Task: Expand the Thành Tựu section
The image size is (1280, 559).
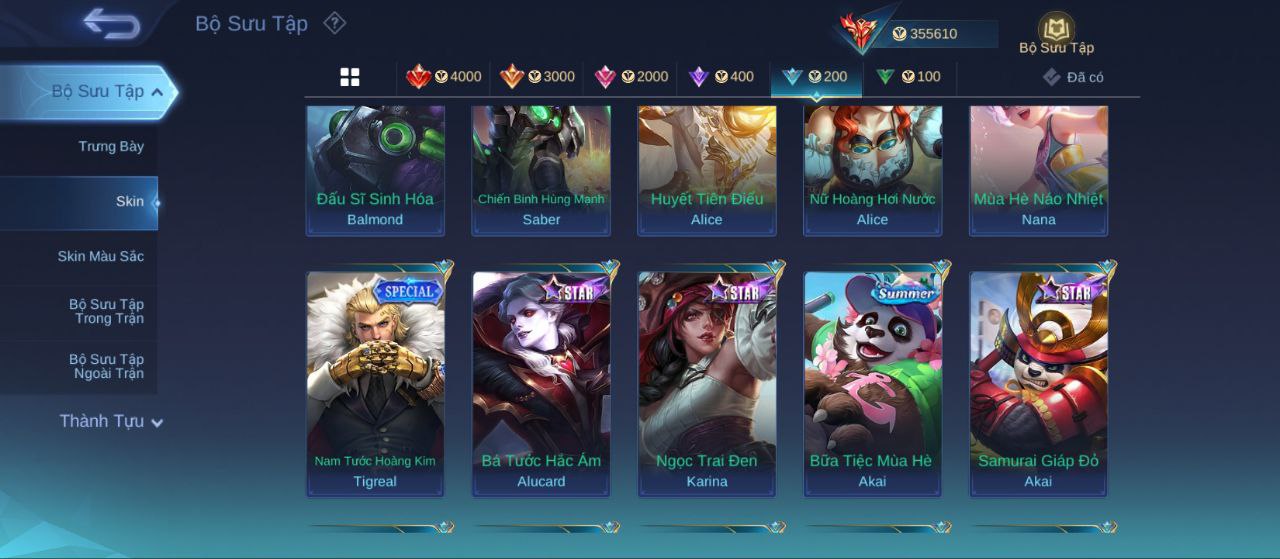Action: coord(110,422)
